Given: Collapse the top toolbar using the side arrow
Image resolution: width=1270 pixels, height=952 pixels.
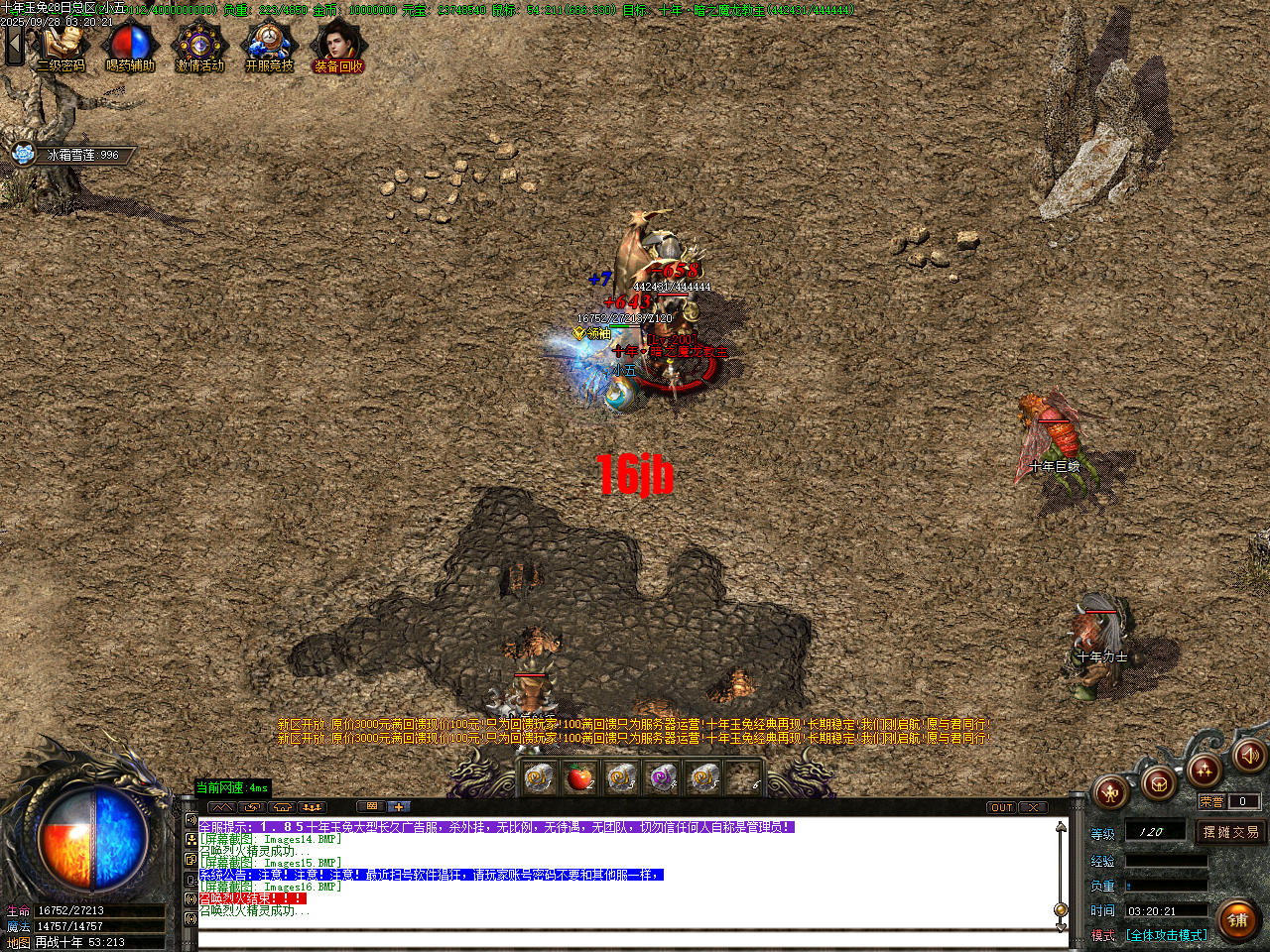Looking at the screenshot, I should 14,45.
